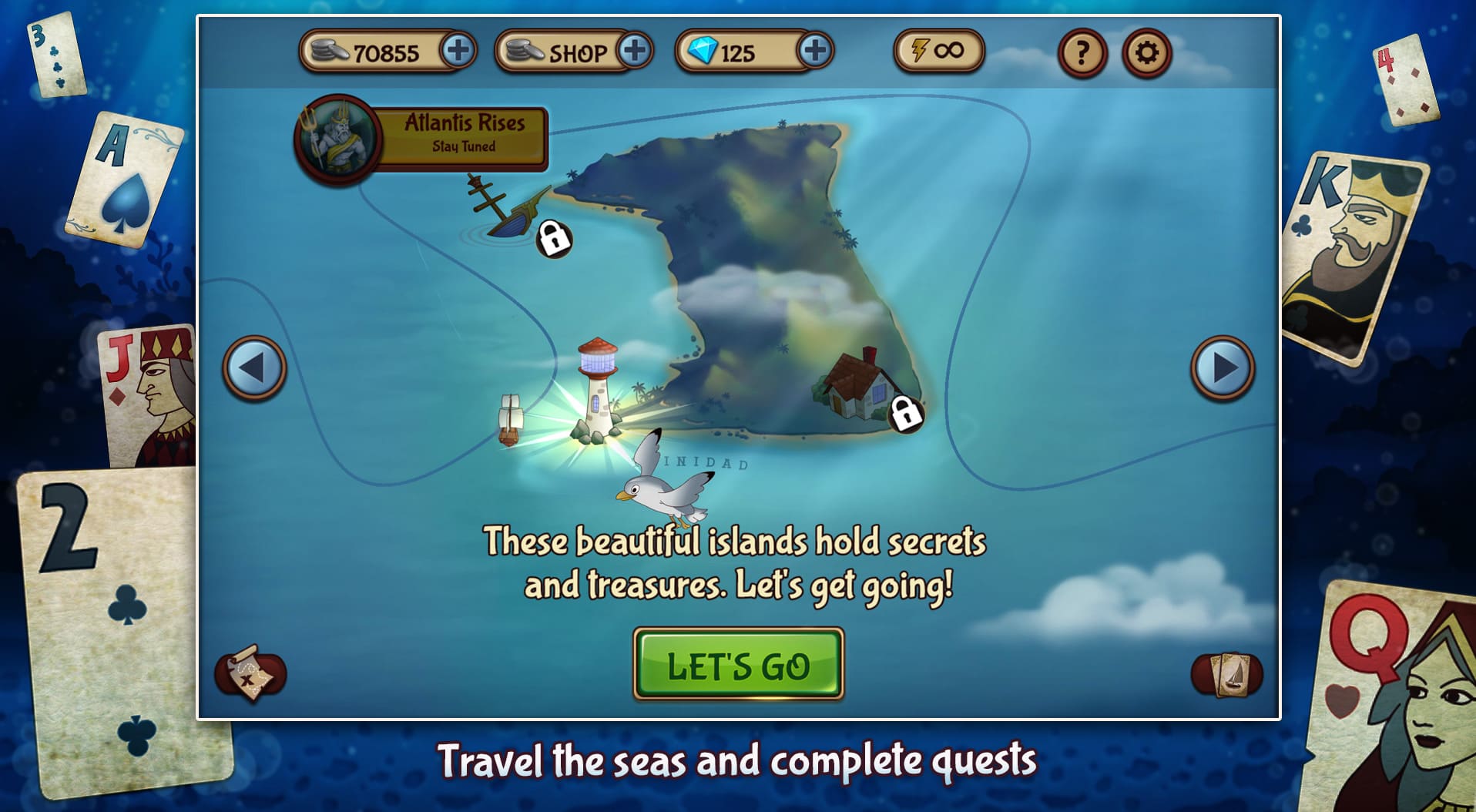This screenshot has width=1476, height=812.
Task: Open the game settings
Action: click(1147, 53)
